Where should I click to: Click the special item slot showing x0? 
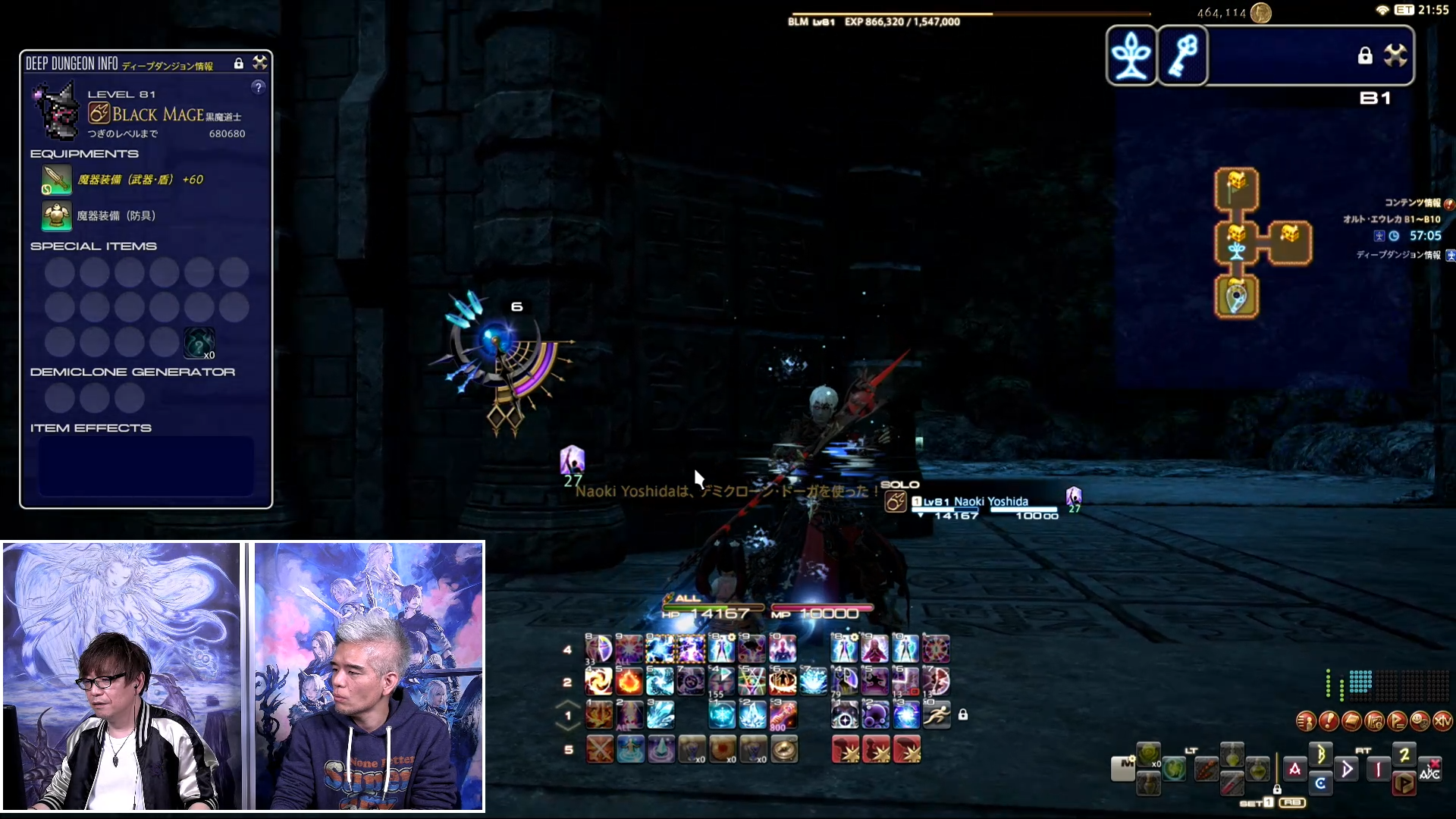(199, 343)
